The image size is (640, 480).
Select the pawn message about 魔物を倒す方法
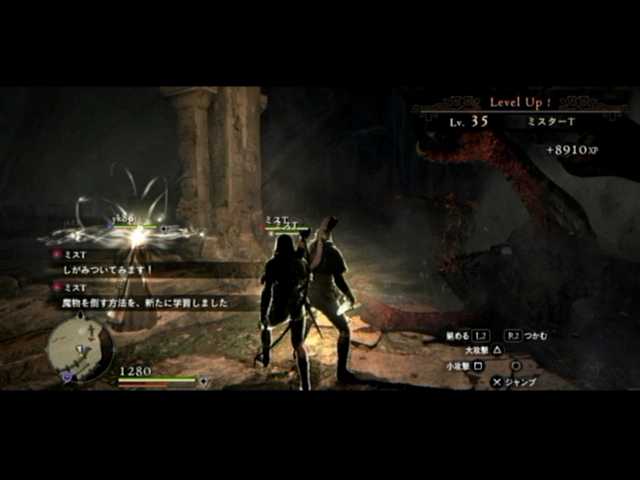(146, 301)
